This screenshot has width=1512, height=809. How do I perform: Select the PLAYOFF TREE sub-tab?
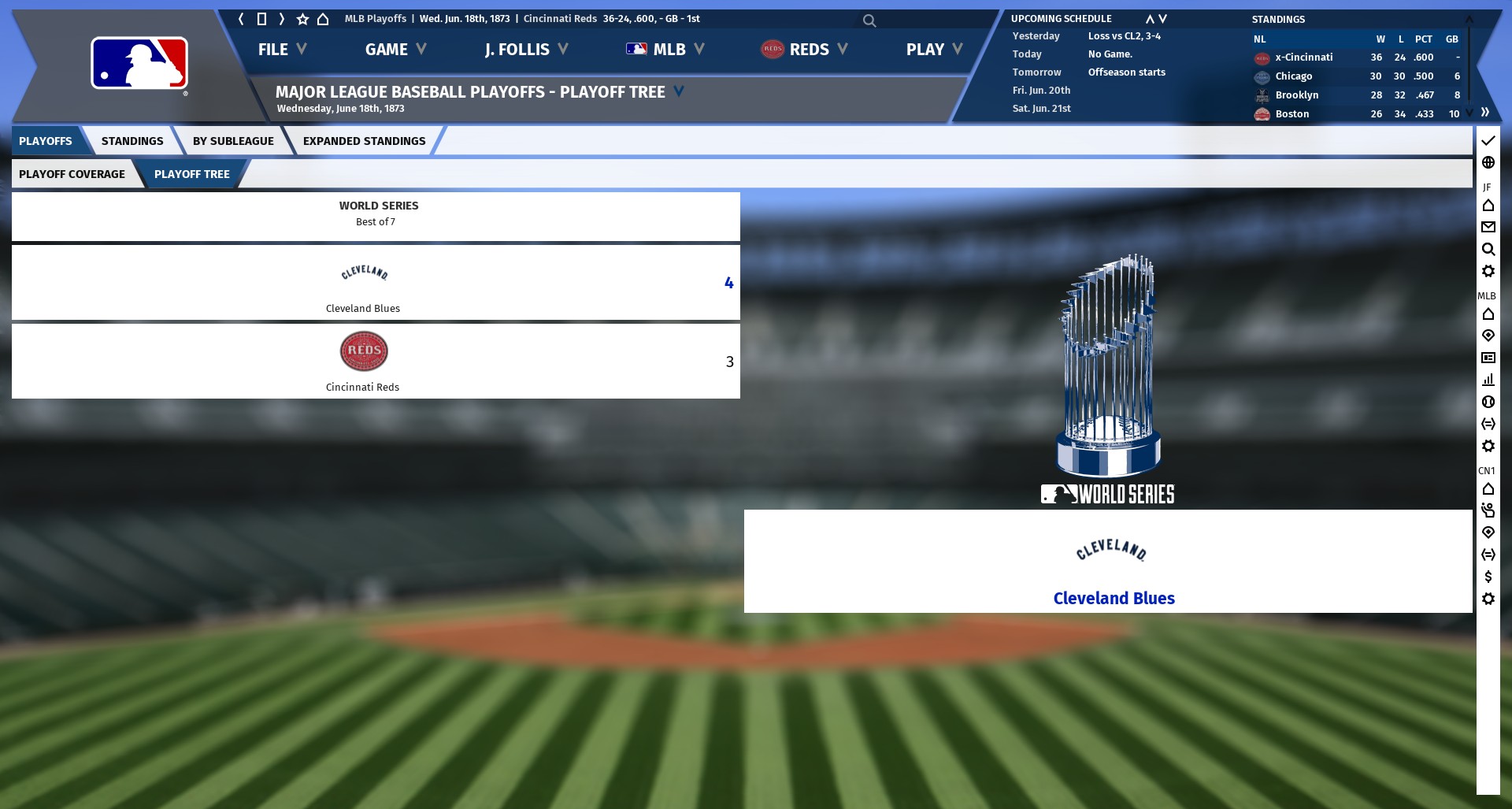[x=191, y=174]
